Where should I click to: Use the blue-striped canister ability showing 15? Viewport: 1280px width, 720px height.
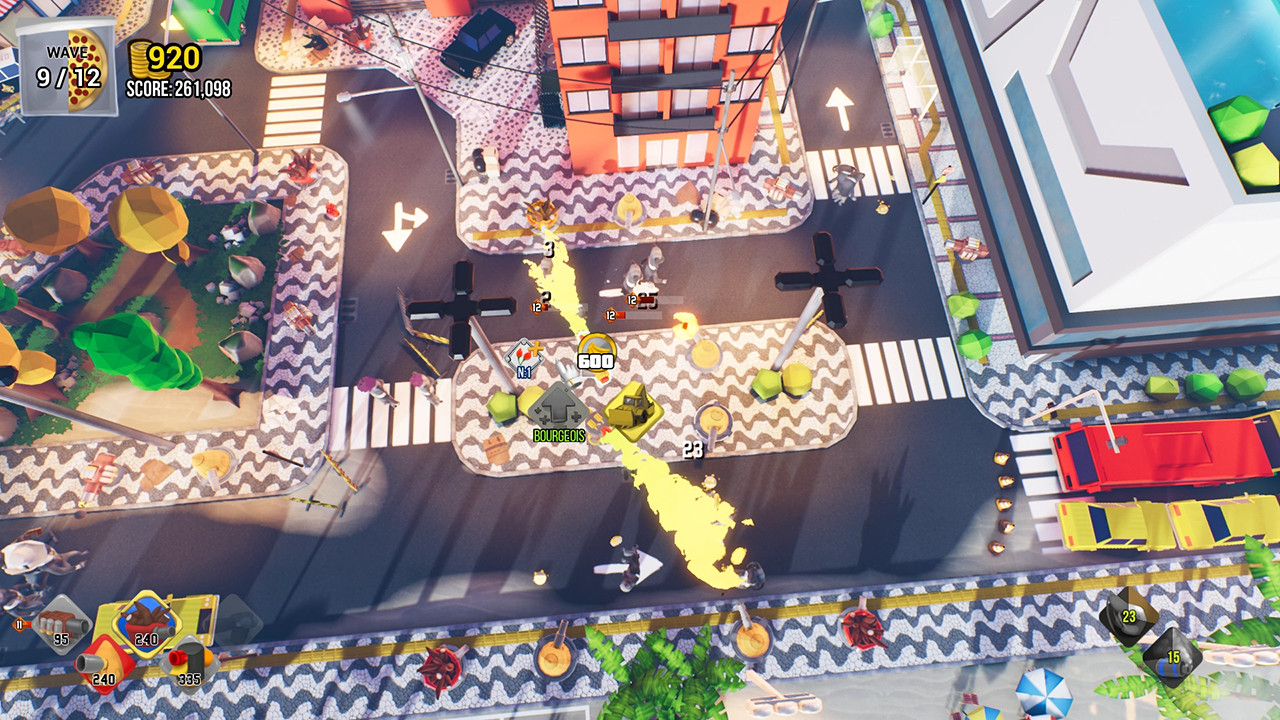click(1172, 655)
